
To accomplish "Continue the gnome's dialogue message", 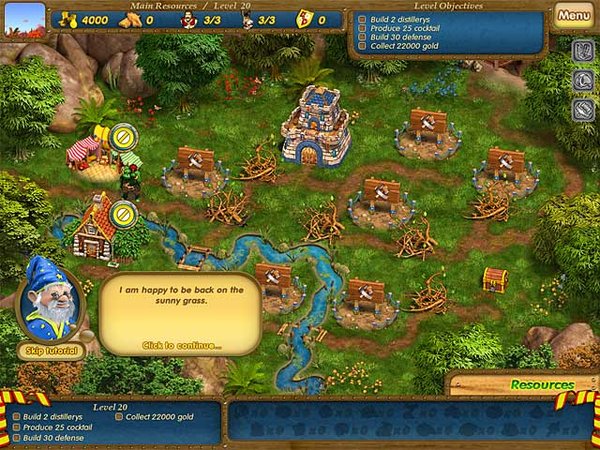I will click(x=181, y=346).
